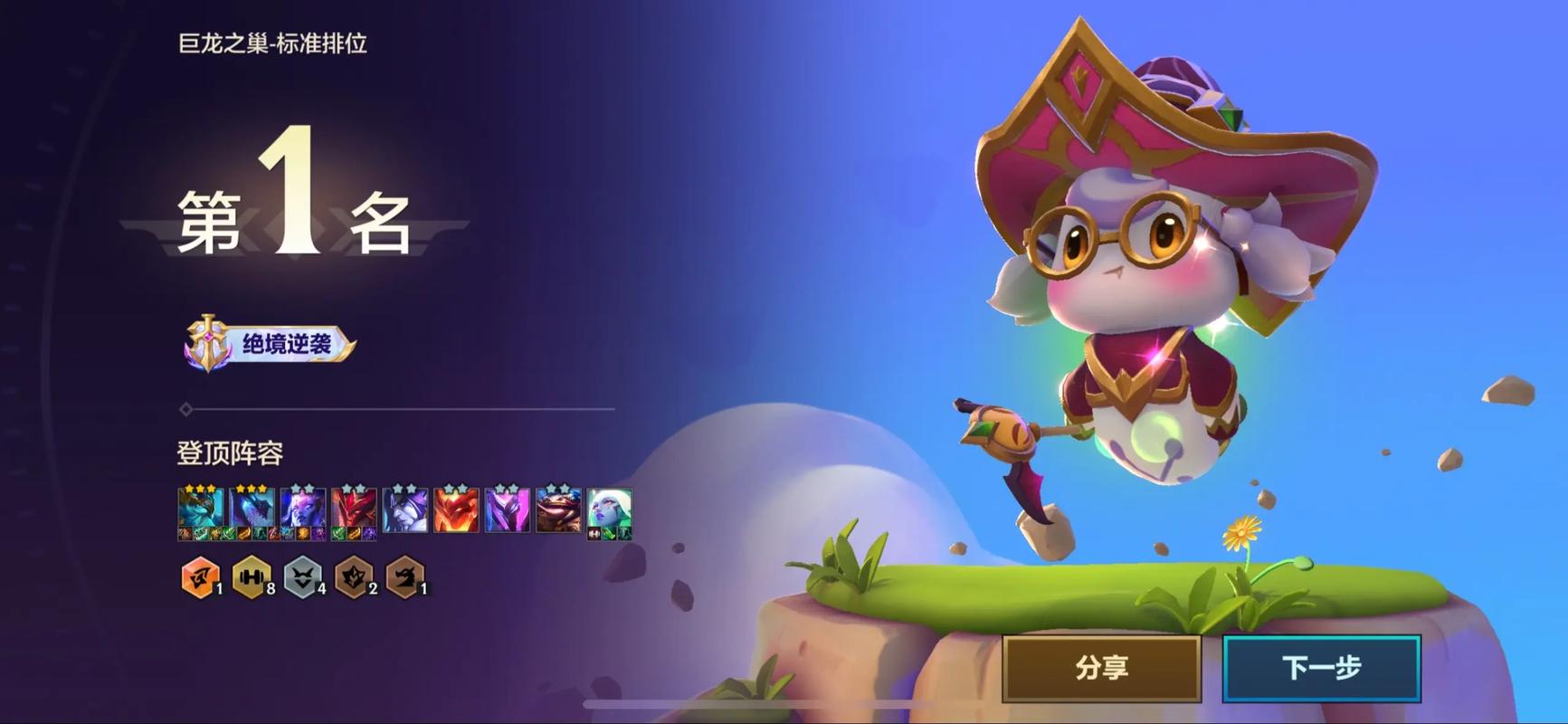The height and width of the screenshot is (724, 1568).
Task: Open the orange hexagon trait badge
Action: (x=200, y=576)
